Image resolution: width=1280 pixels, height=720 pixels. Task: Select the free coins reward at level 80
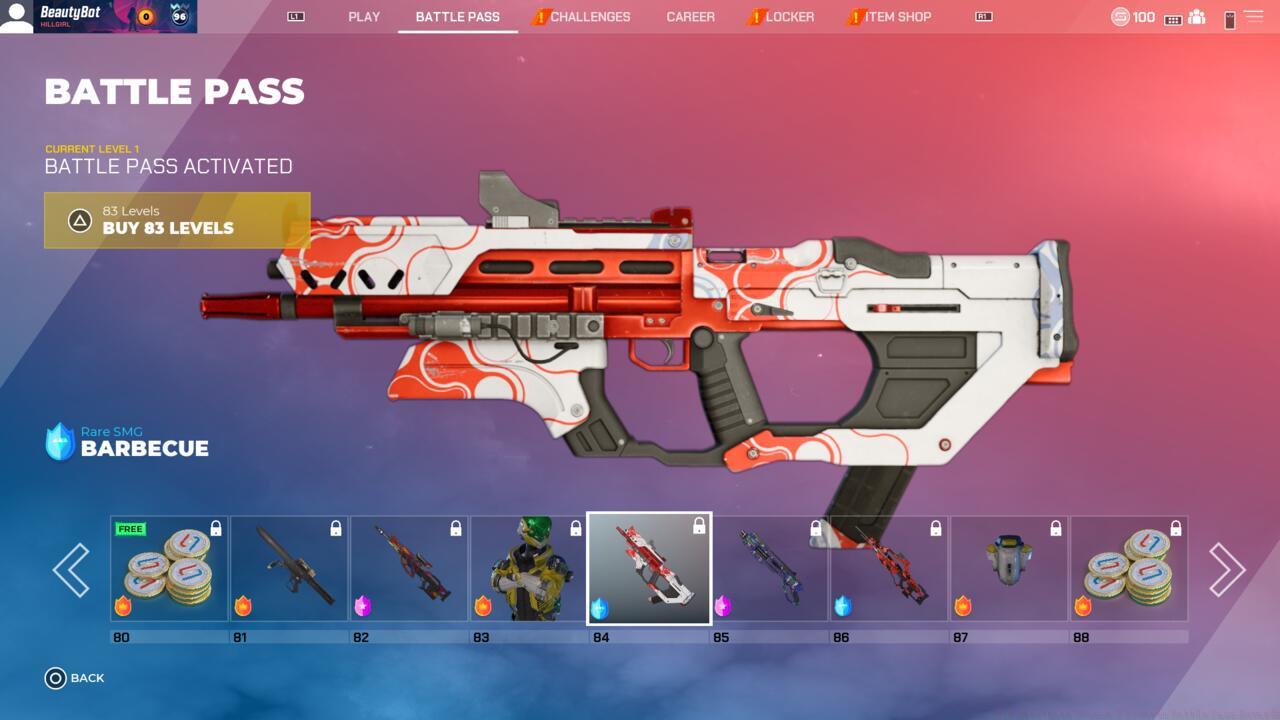tap(169, 569)
